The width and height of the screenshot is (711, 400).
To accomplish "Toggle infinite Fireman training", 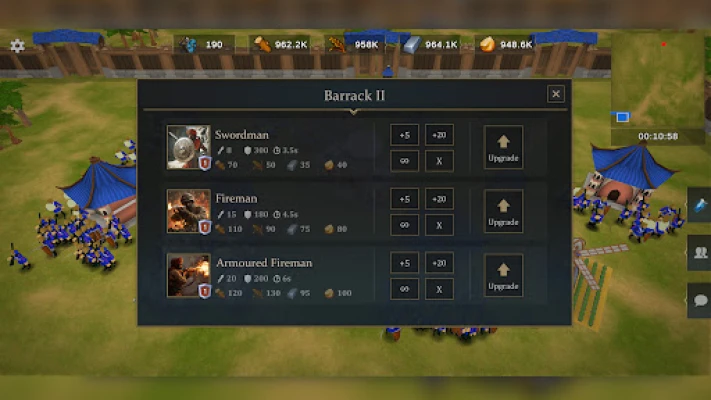I will coord(404,225).
